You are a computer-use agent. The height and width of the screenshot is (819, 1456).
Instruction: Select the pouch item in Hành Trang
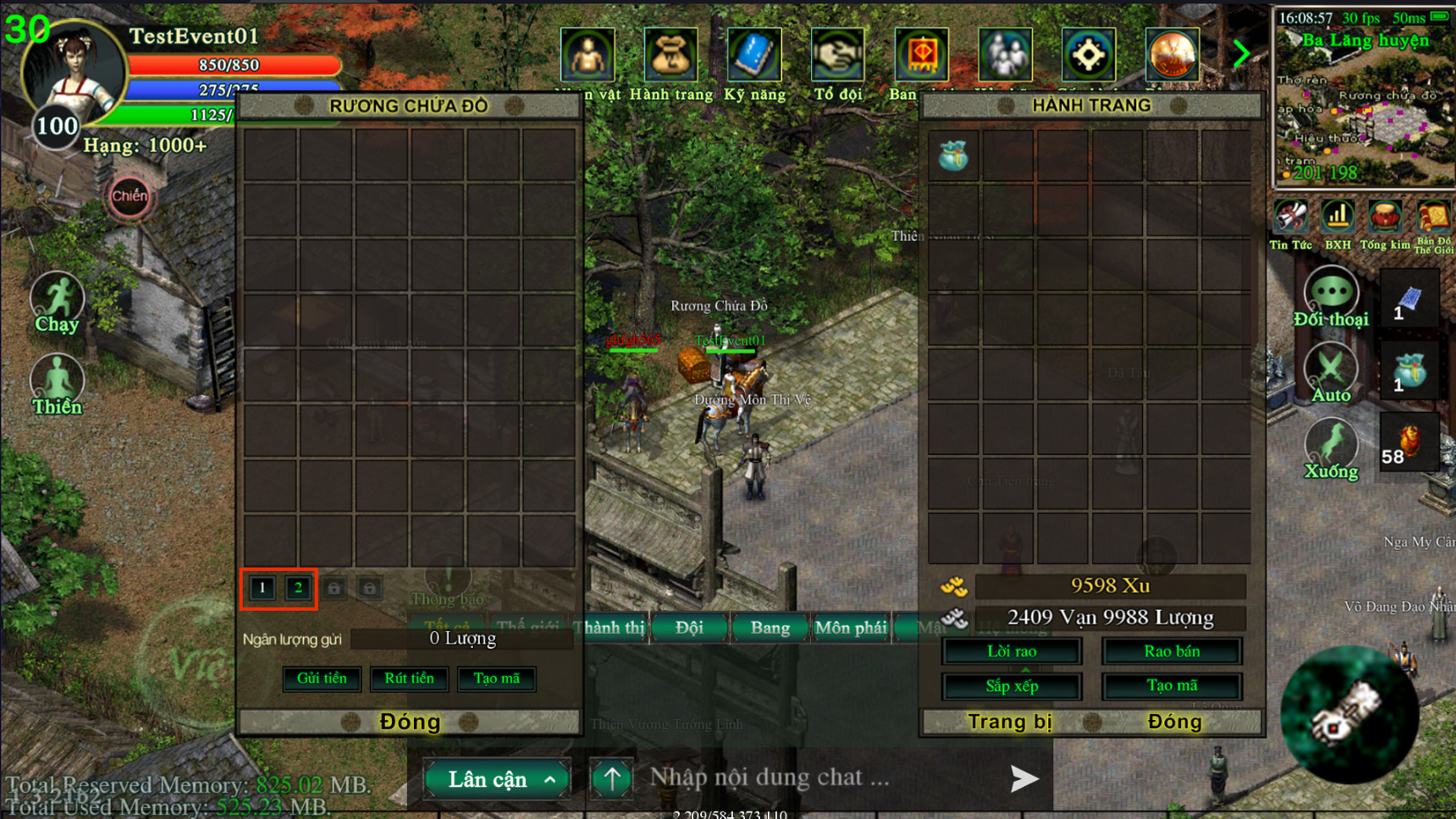point(954,157)
